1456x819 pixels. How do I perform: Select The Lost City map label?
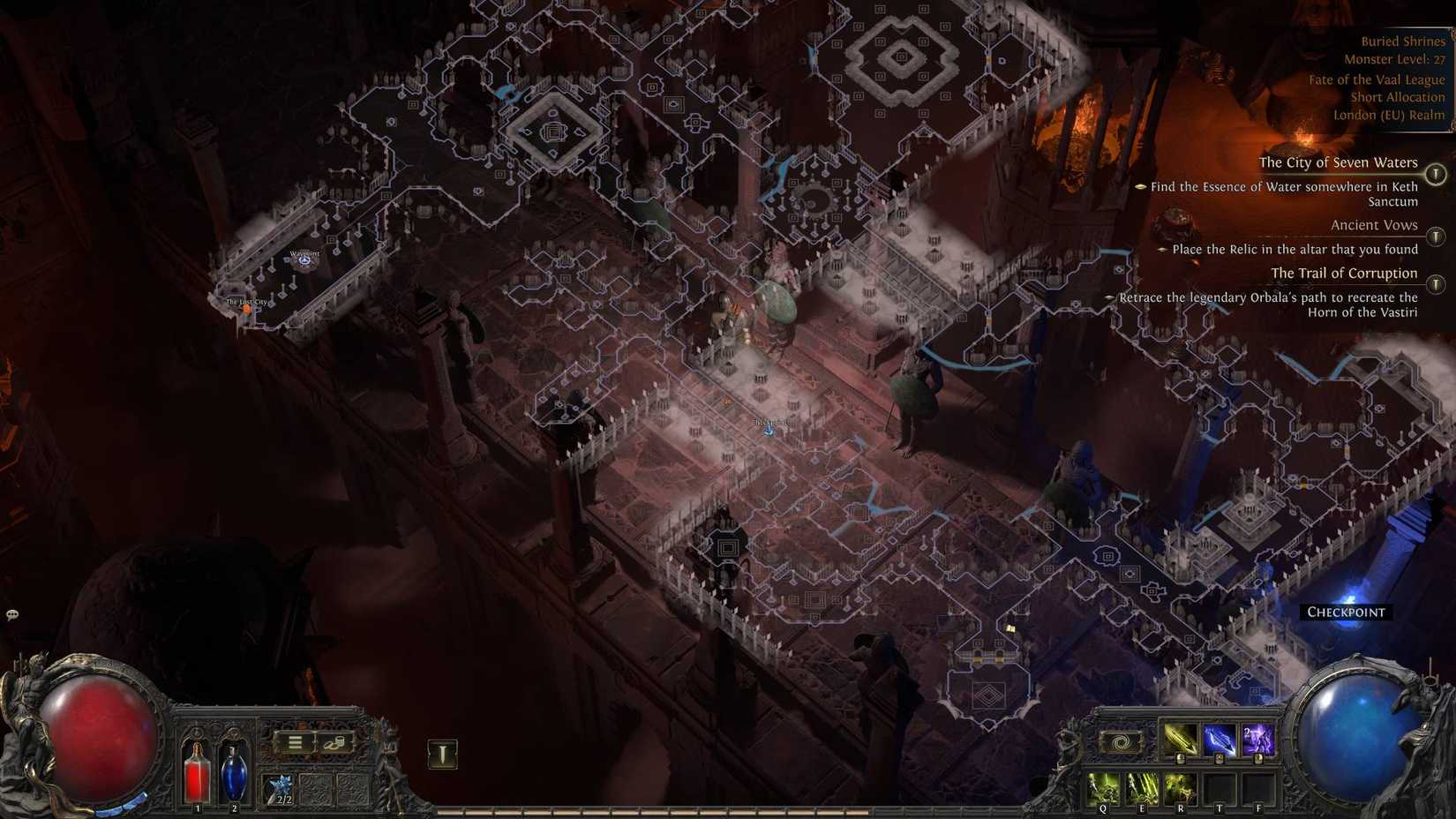(x=244, y=301)
